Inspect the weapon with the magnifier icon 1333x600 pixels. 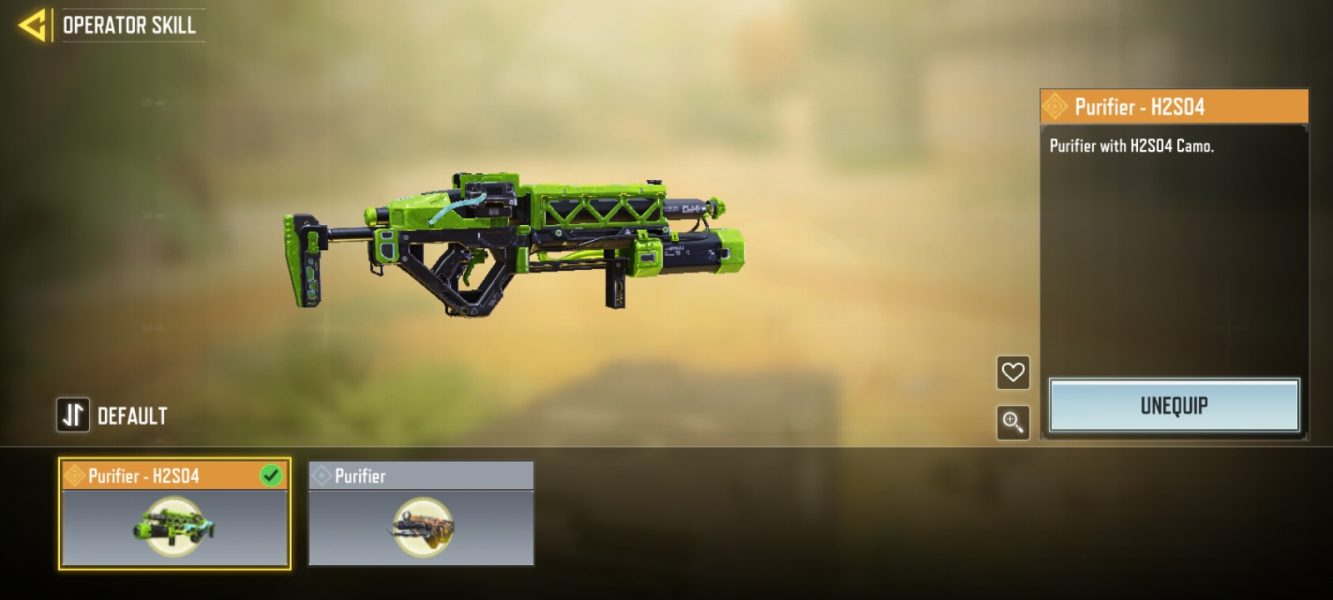click(x=1013, y=422)
